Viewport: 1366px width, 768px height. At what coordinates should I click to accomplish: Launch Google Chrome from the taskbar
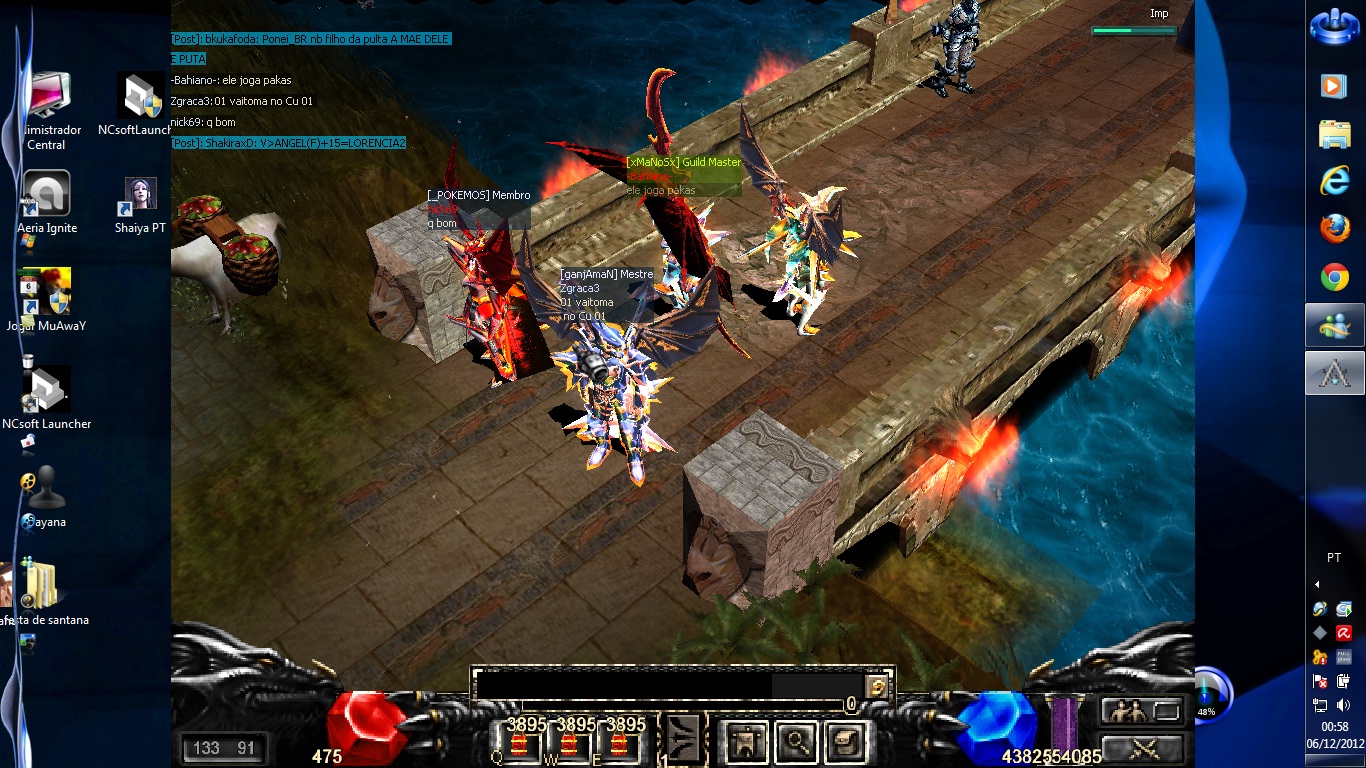1335,277
